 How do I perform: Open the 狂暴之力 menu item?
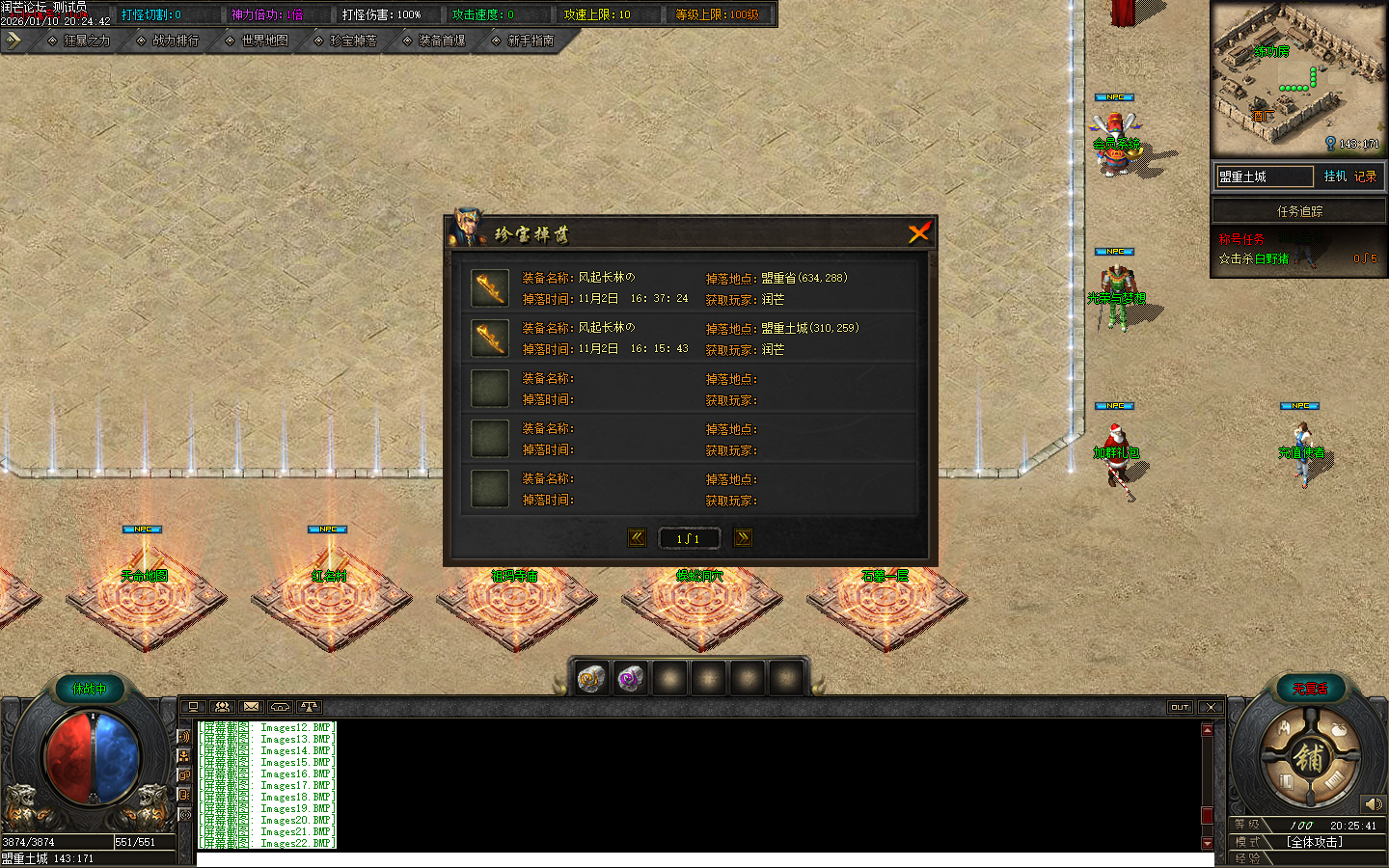click(85, 41)
